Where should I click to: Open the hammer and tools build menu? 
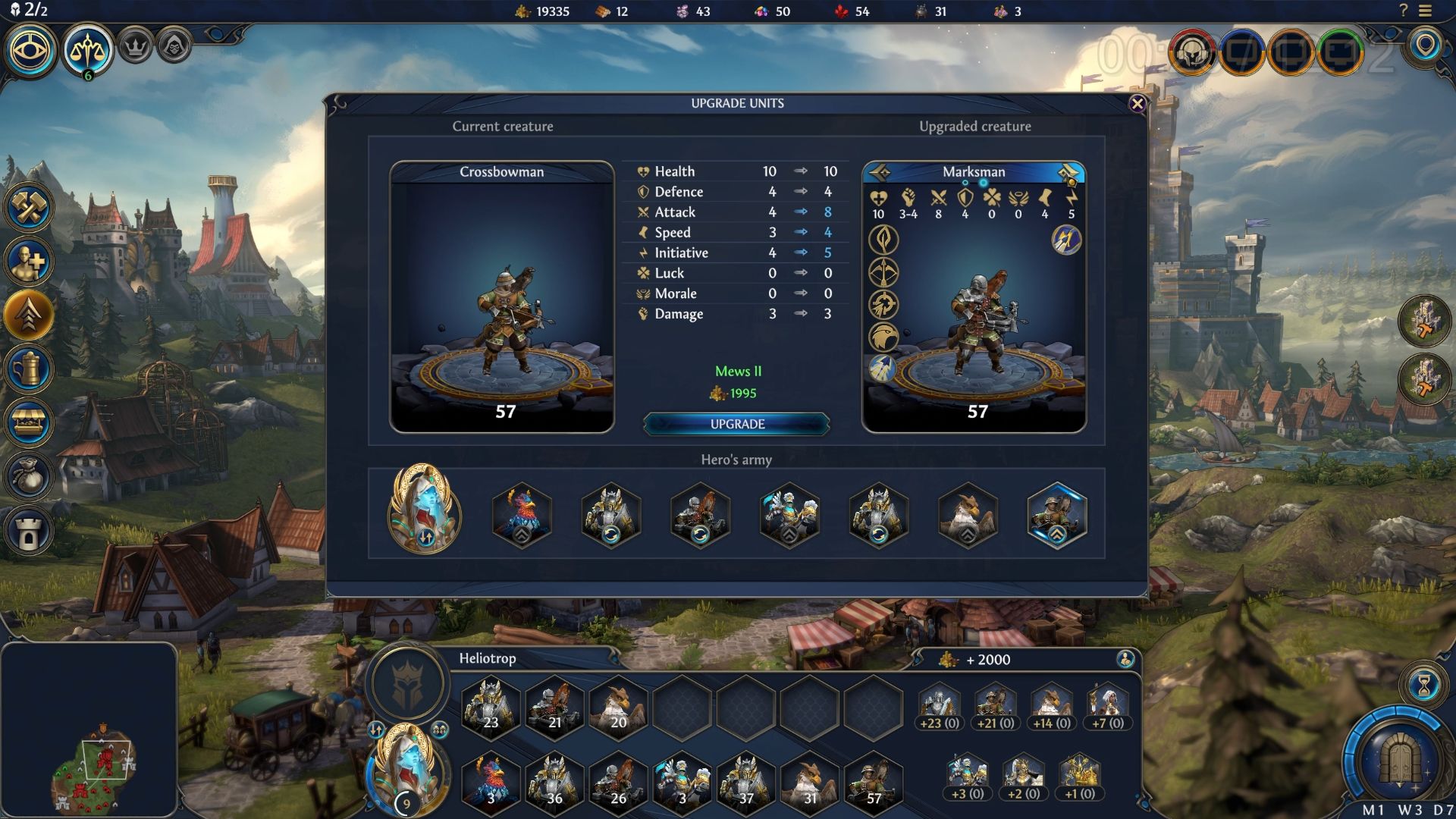click(x=29, y=208)
